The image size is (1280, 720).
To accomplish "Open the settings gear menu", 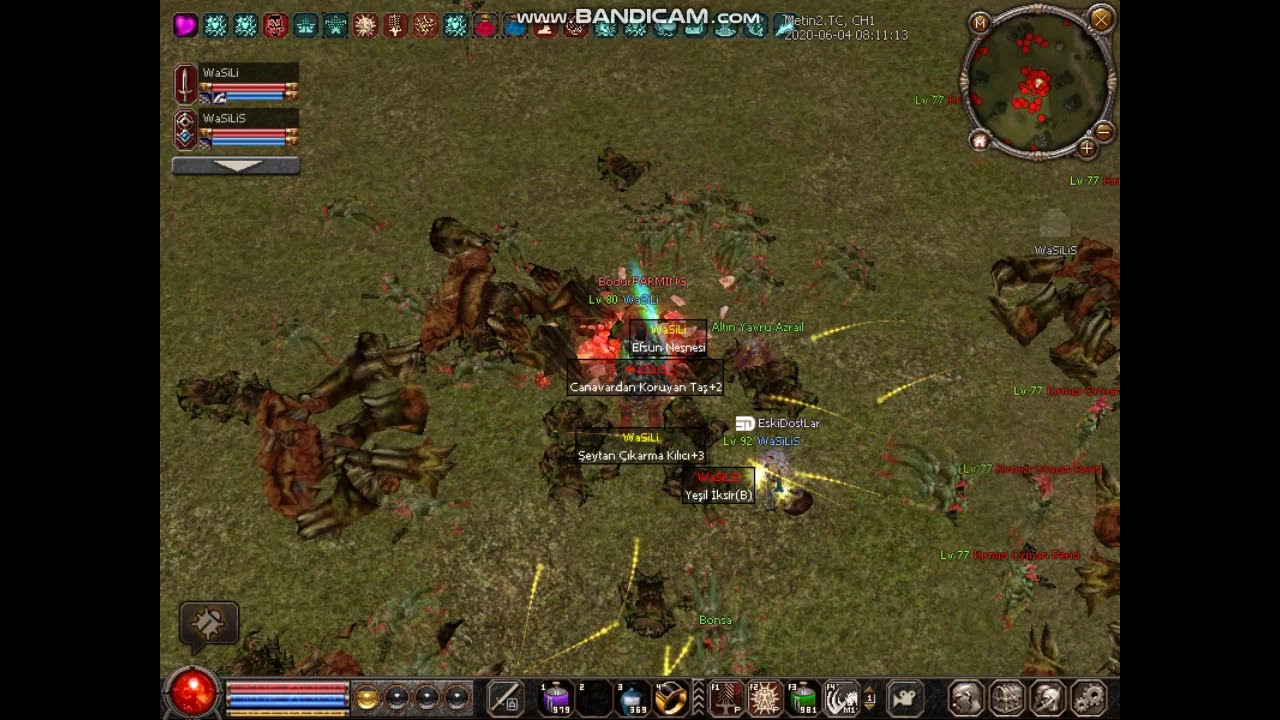I will tap(1088, 697).
